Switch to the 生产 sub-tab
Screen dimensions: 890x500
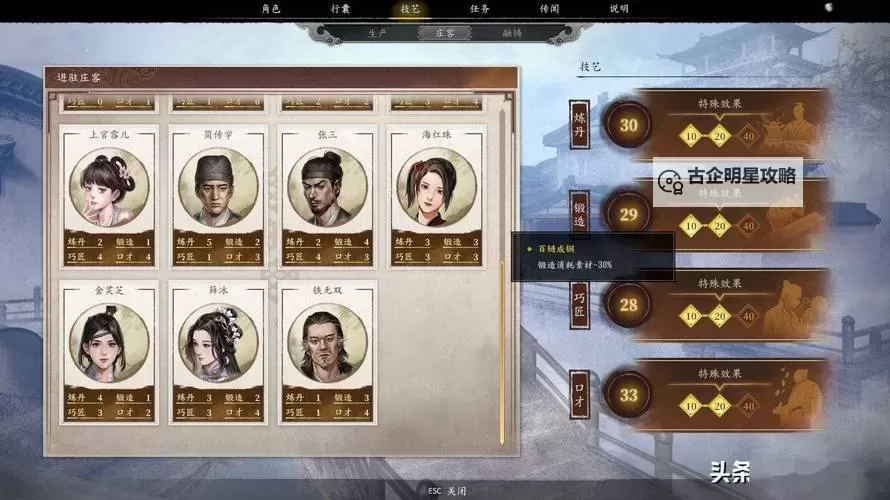click(x=377, y=33)
